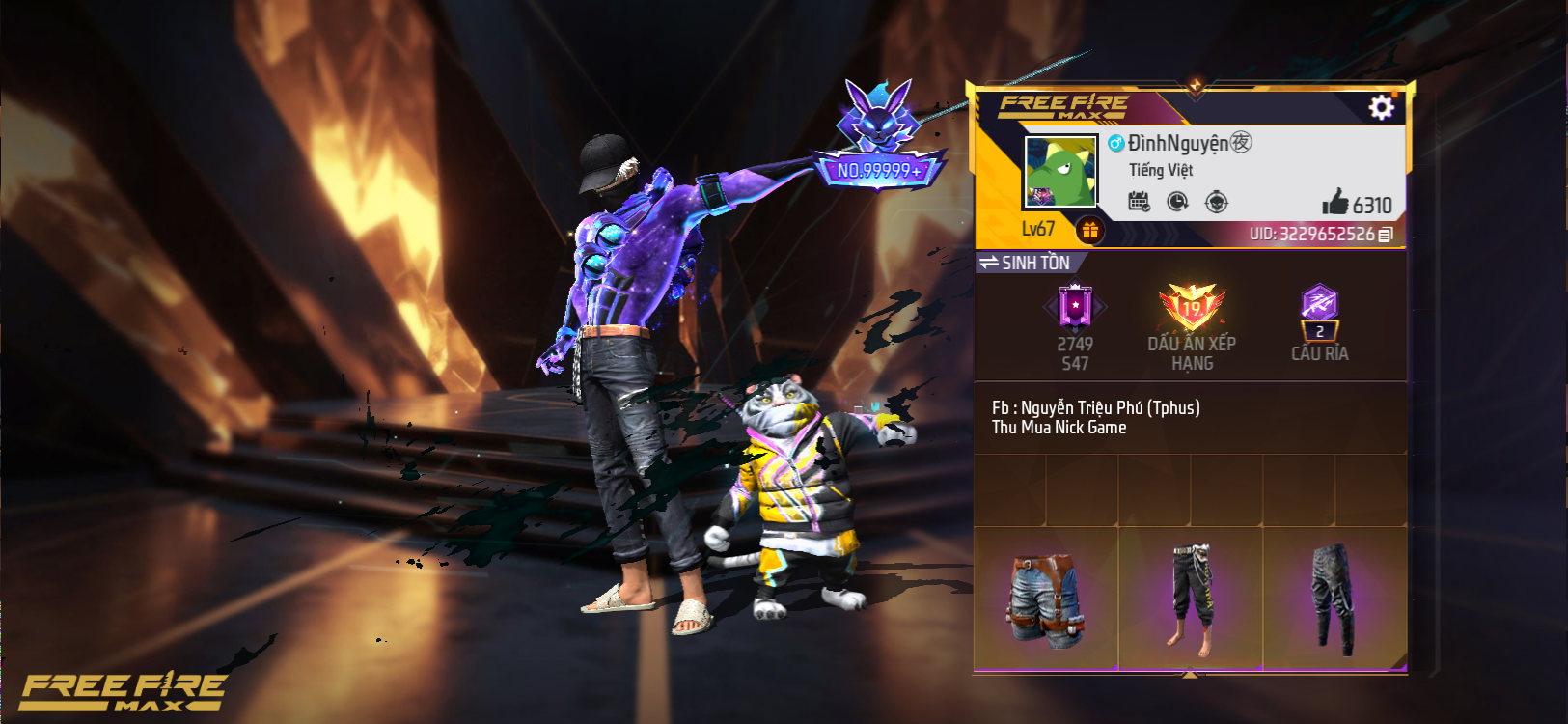Open the DẤU ẤN XẾP HẠNG emblem
Viewport: 1568px width, 724px height.
pos(1192,311)
